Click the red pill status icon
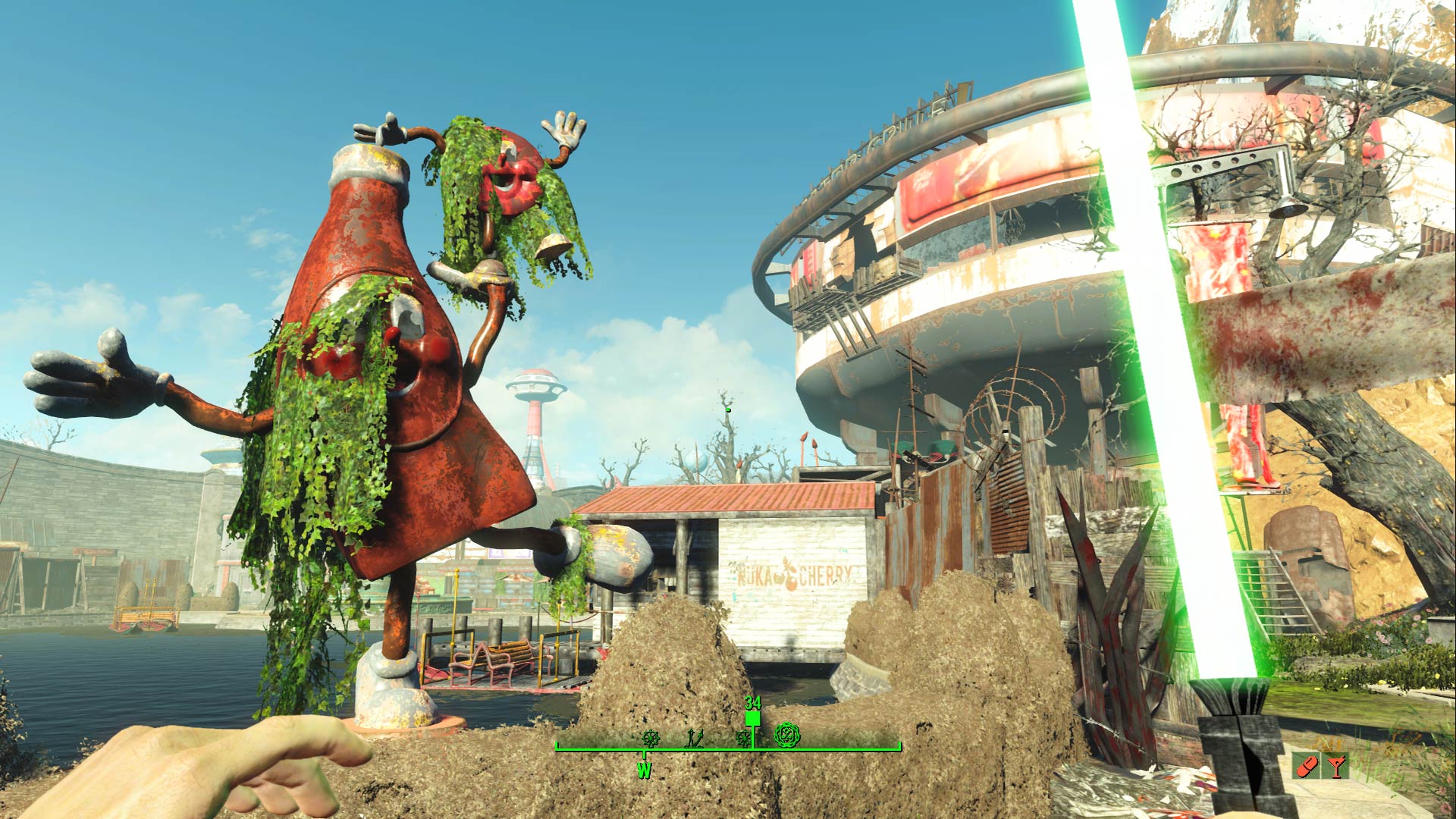 pos(1304,767)
